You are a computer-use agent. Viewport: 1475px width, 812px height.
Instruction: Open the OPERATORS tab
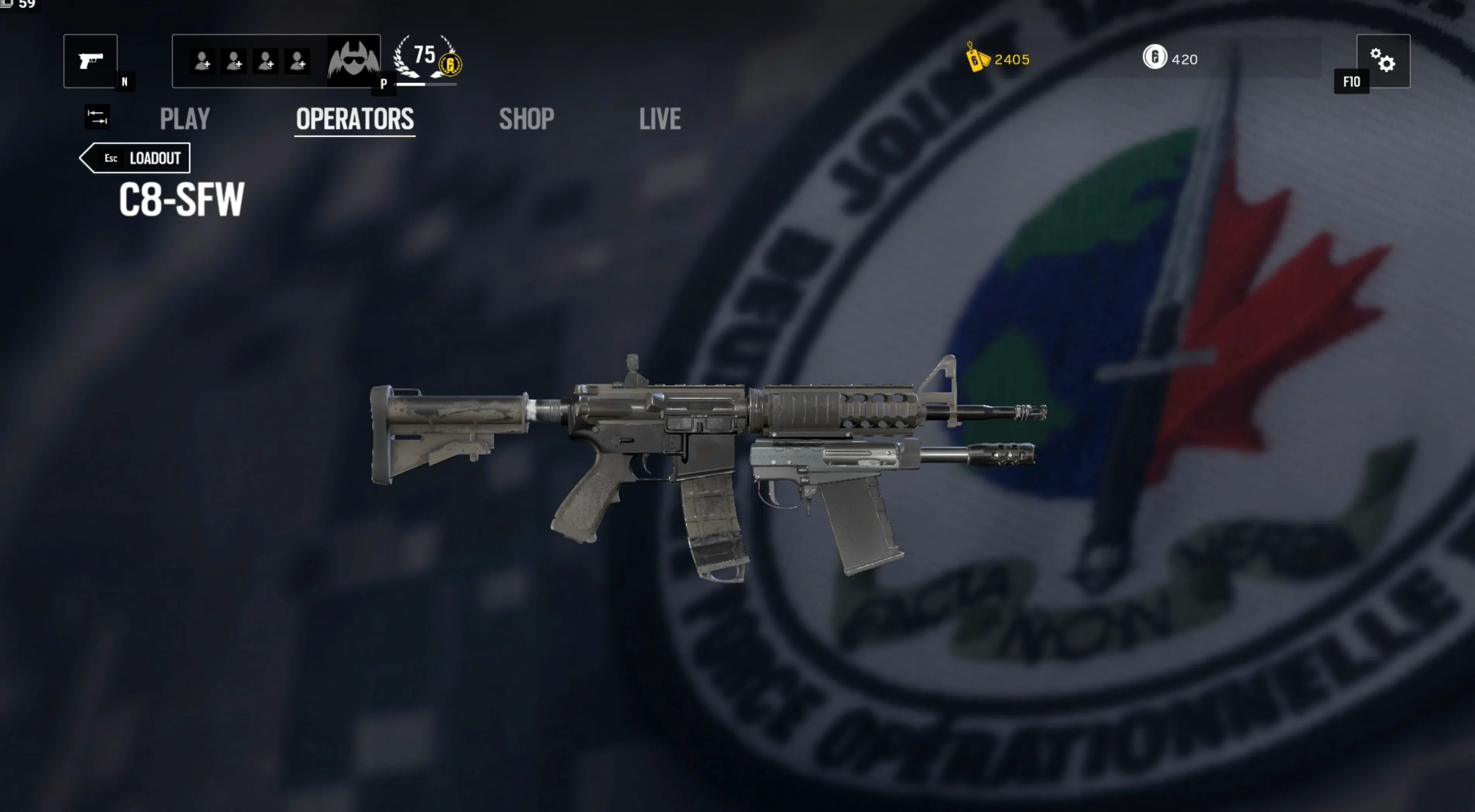click(355, 119)
